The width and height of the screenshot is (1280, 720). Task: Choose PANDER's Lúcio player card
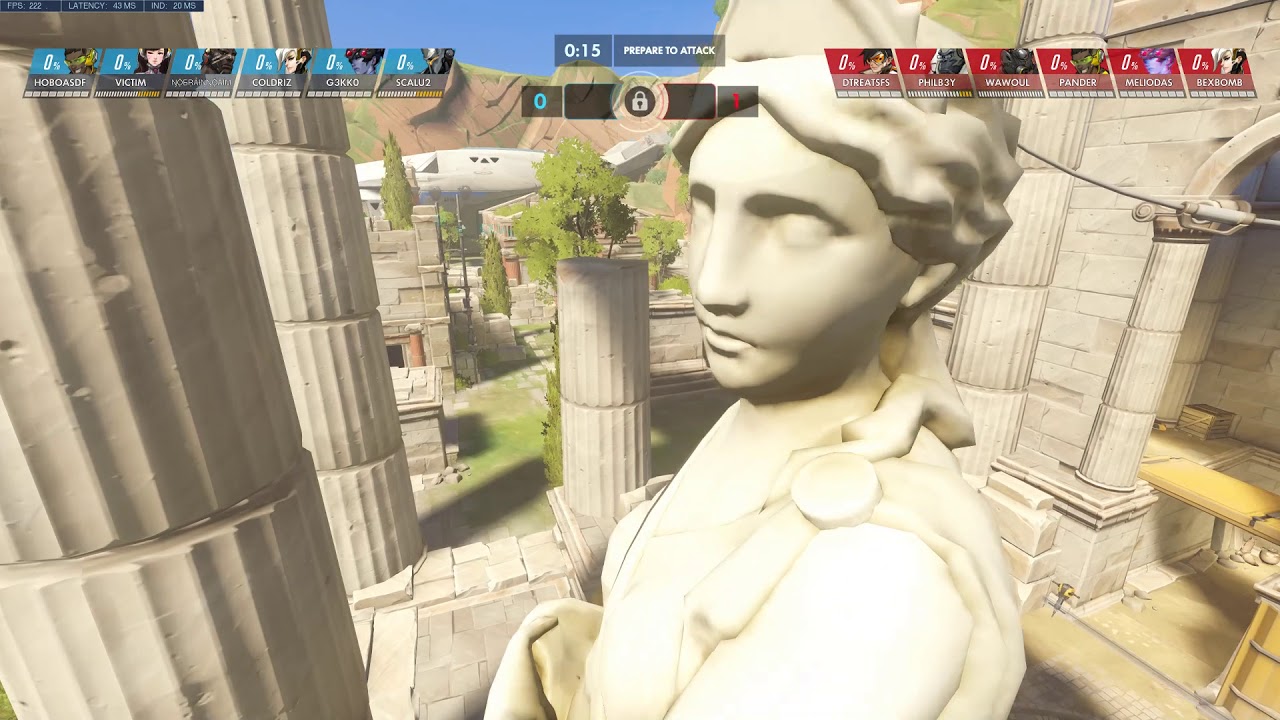coord(1077,72)
